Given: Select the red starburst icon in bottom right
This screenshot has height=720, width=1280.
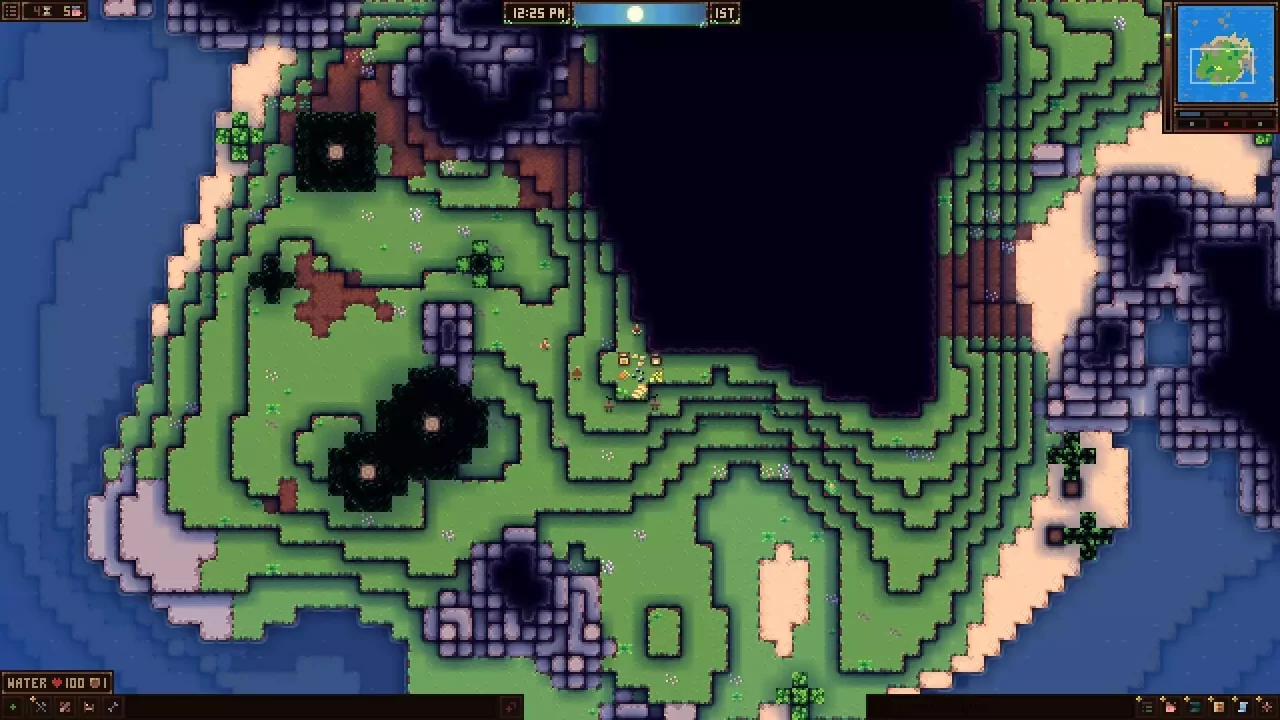Looking at the screenshot, I should [1266, 707].
